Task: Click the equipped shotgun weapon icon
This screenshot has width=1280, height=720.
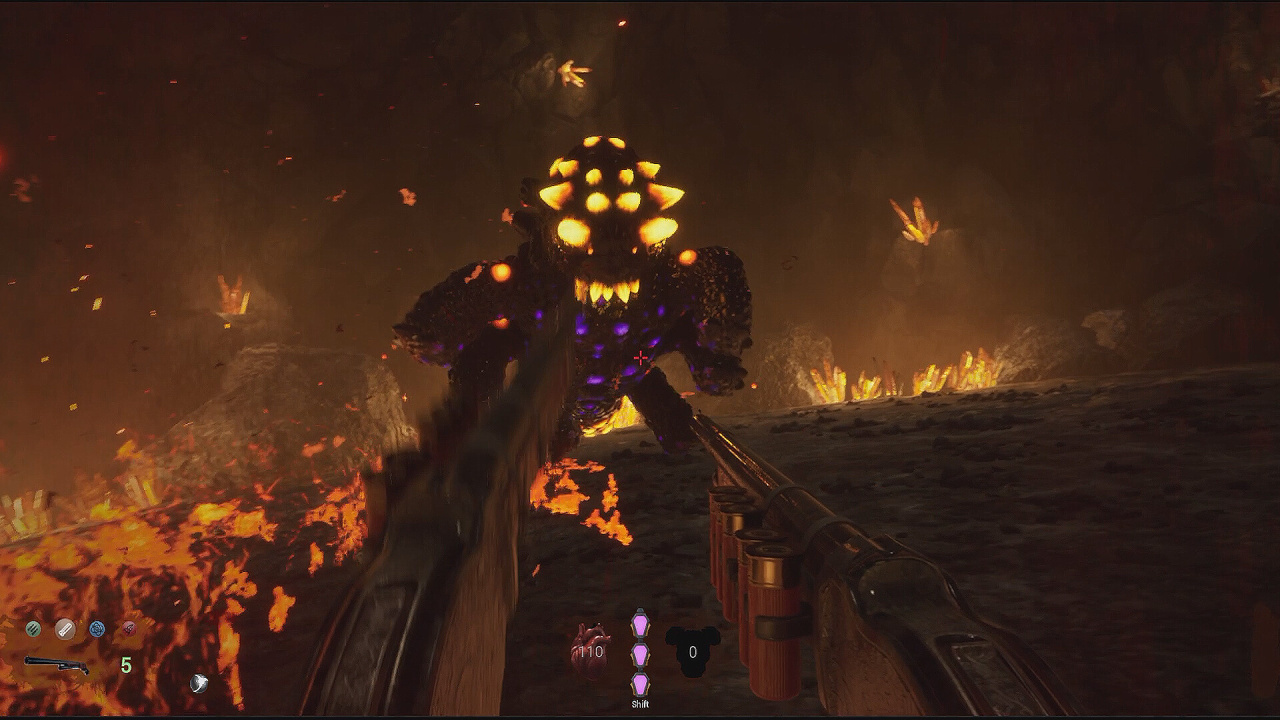Action: click(56, 665)
